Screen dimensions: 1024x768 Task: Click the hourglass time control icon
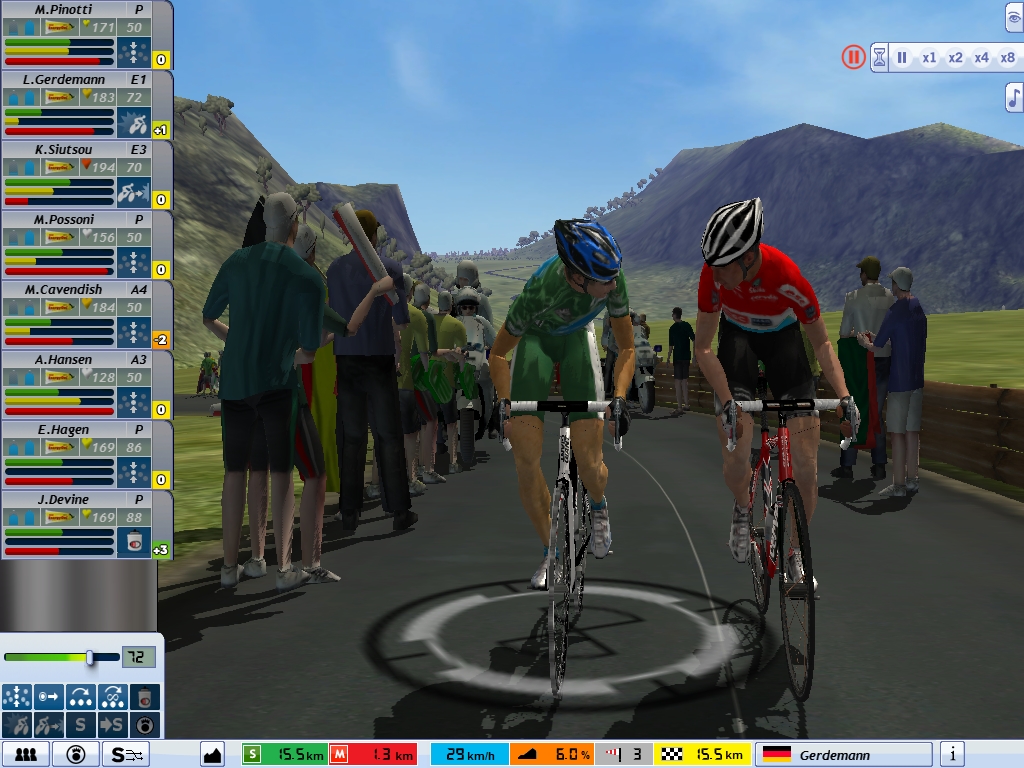coord(879,58)
